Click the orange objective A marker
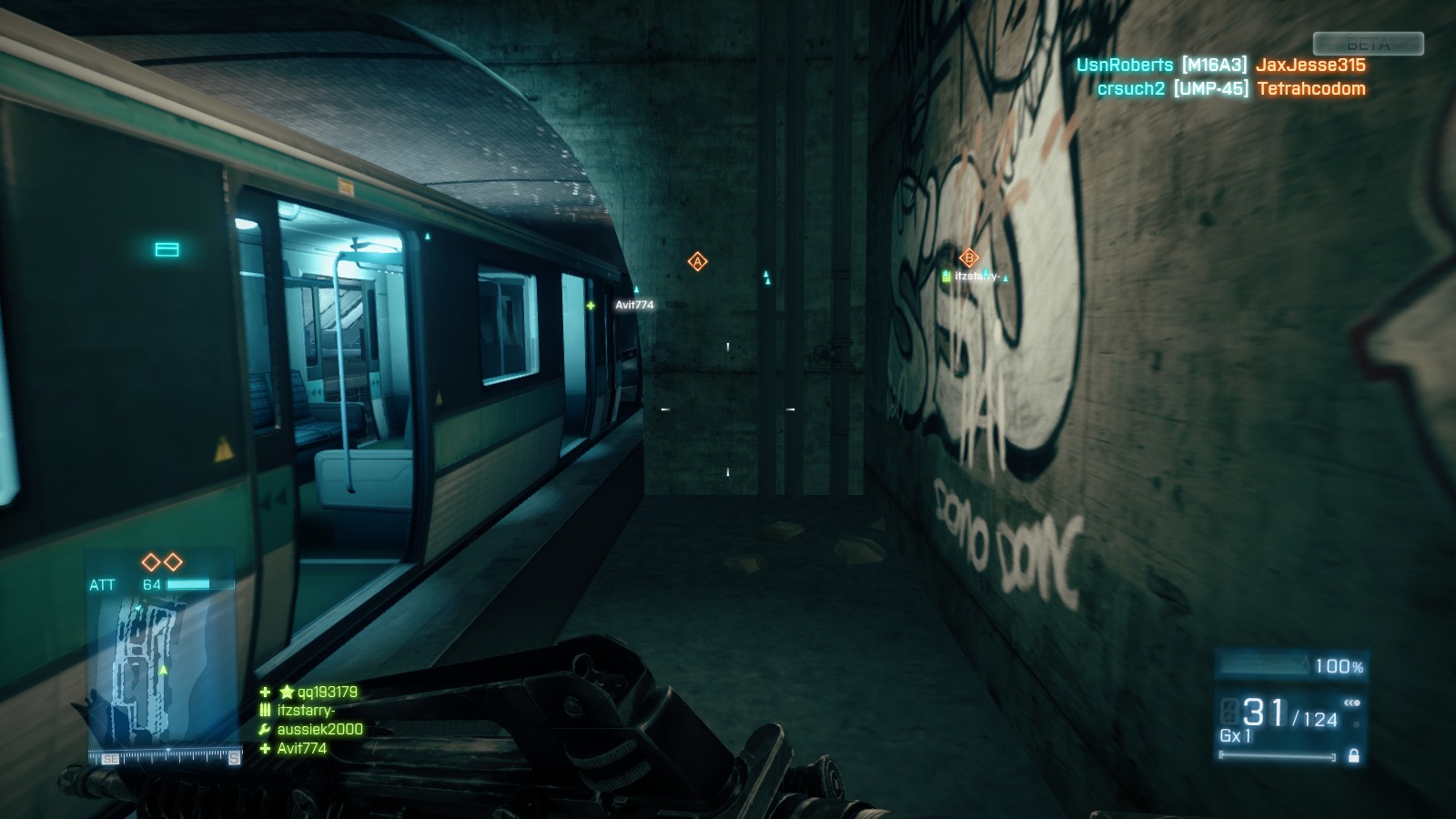This screenshot has width=1456, height=819. [698, 262]
